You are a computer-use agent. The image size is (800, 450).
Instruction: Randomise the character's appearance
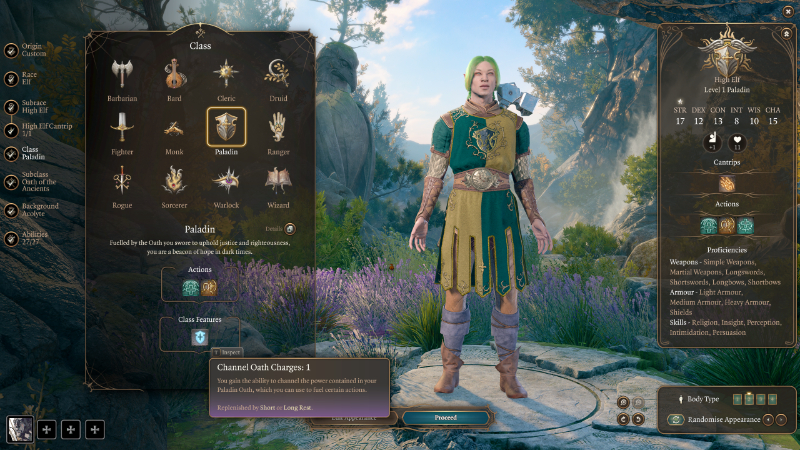[x=718, y=419]
